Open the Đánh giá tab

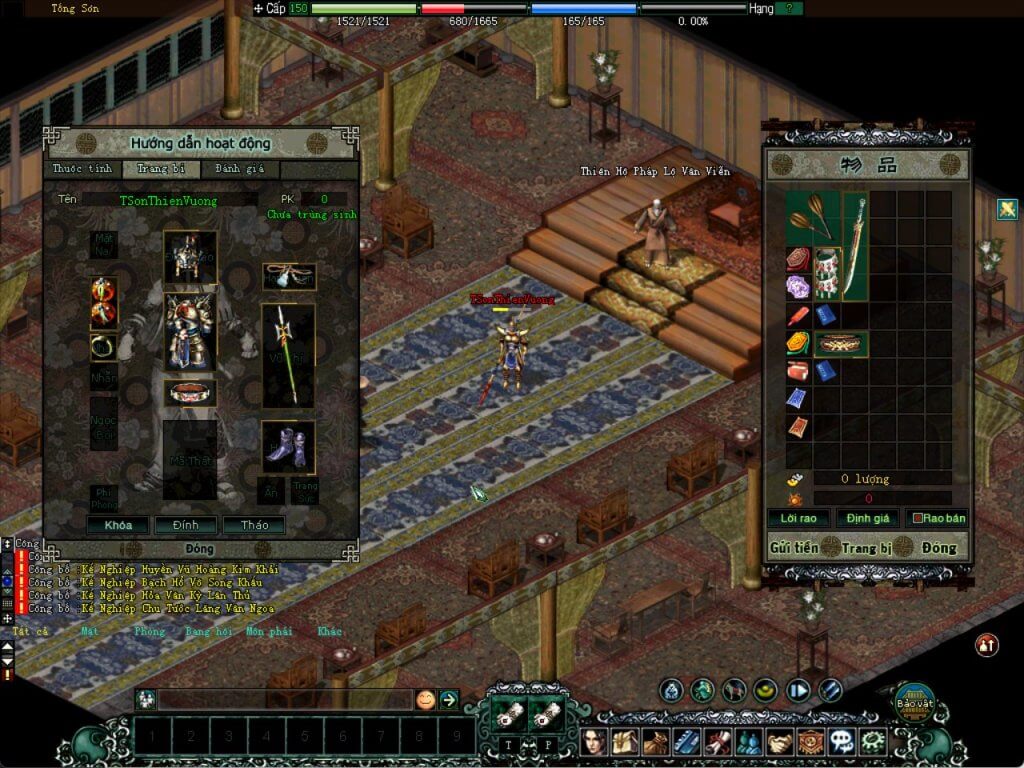click(x=238, y=169)
